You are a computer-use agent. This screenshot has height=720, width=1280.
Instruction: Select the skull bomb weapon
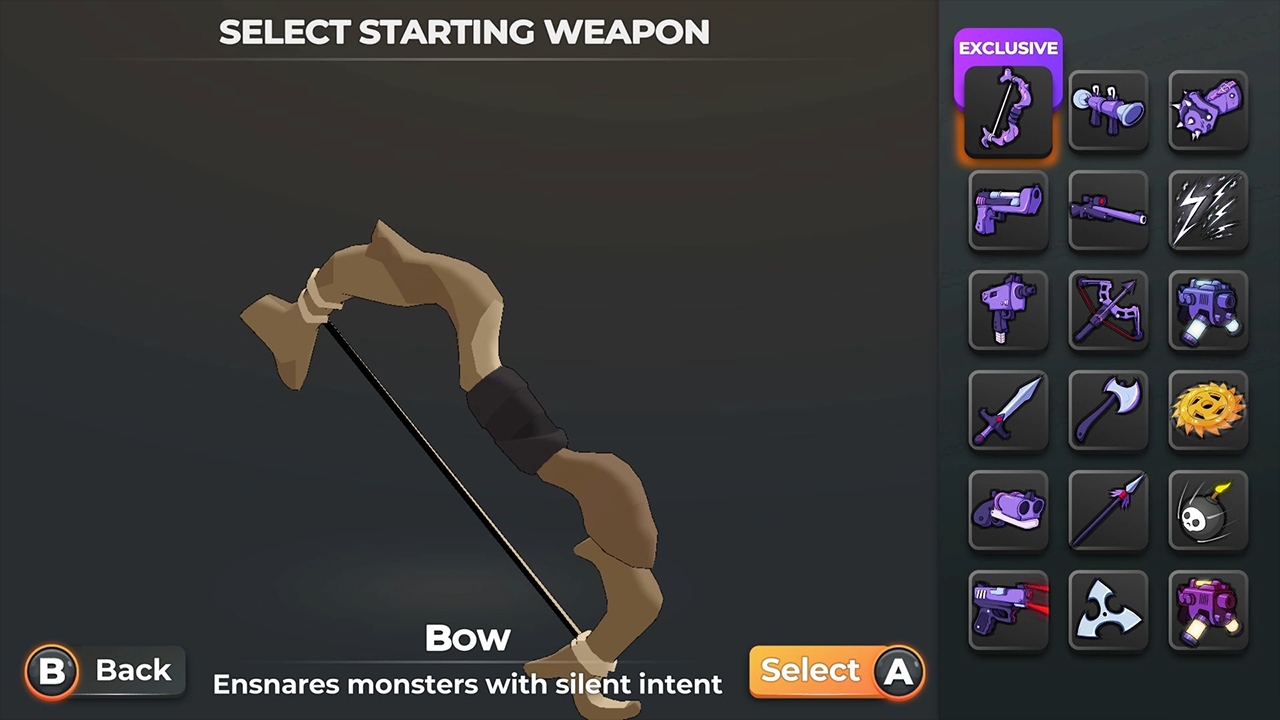tap(1208, 511)
